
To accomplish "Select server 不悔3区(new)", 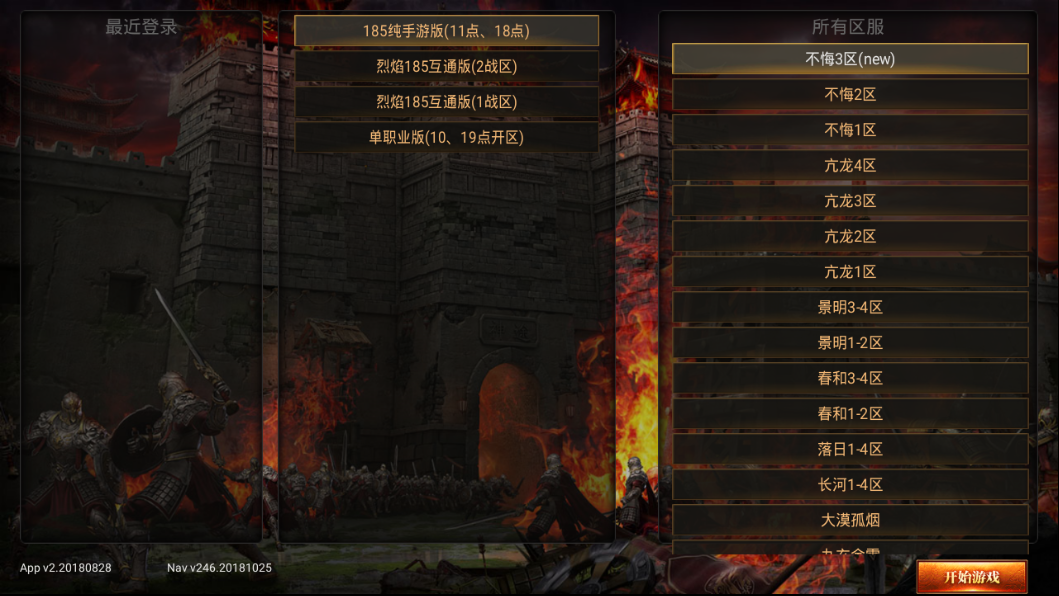I will point(850,59).
